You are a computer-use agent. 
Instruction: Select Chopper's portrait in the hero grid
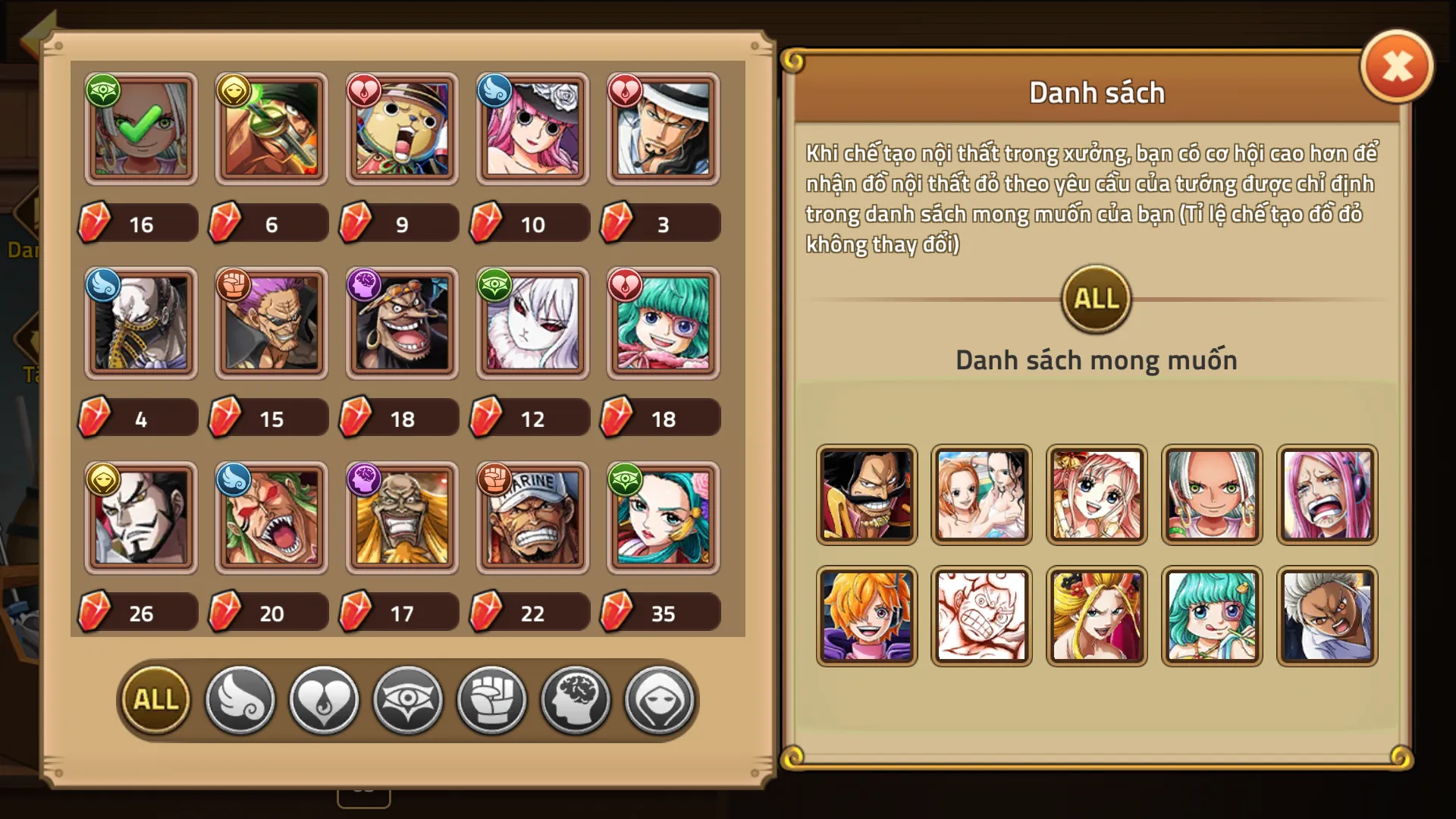click(400, 129)
